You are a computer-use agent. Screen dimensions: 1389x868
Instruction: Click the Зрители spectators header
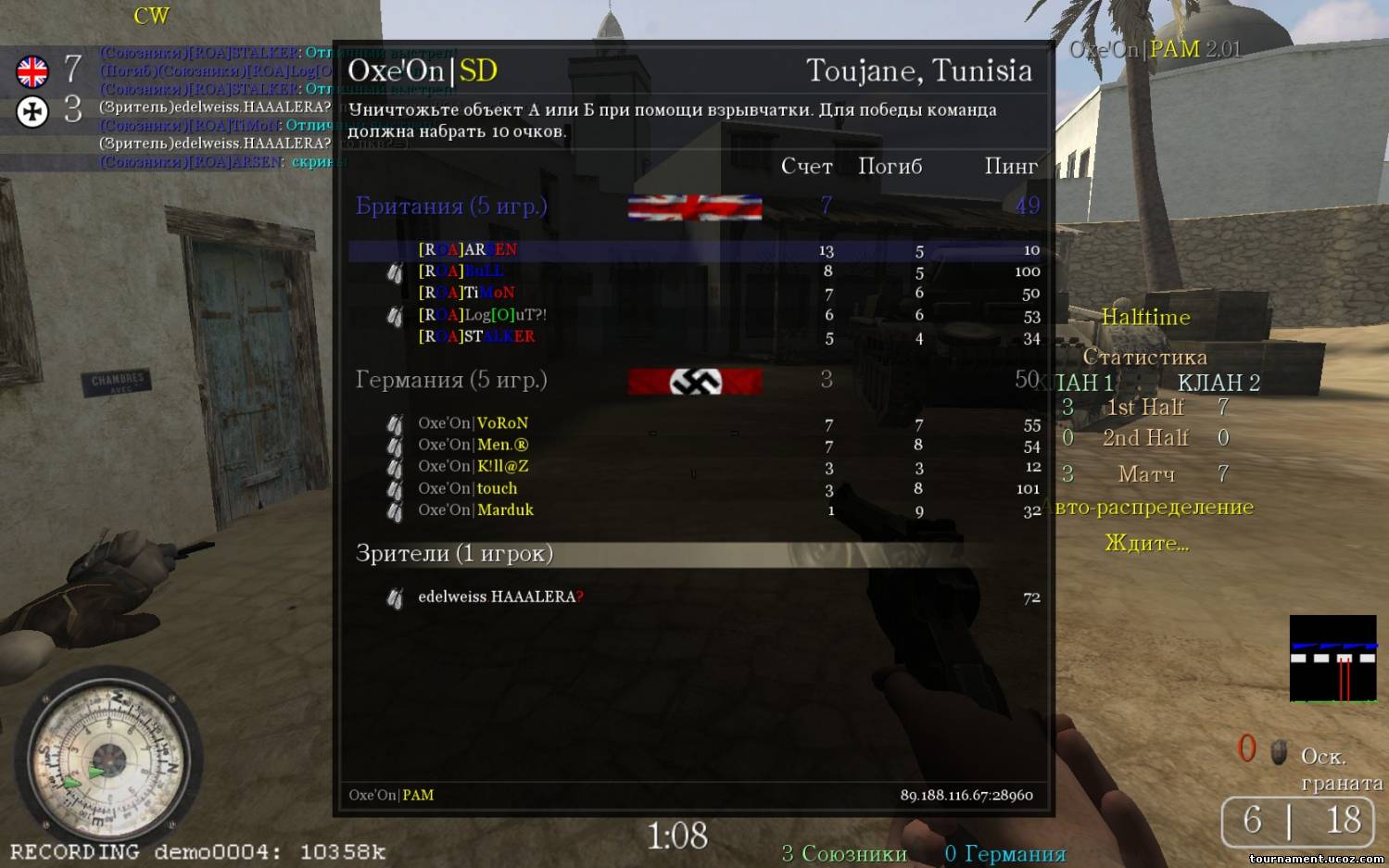click(x=454, y=554)
